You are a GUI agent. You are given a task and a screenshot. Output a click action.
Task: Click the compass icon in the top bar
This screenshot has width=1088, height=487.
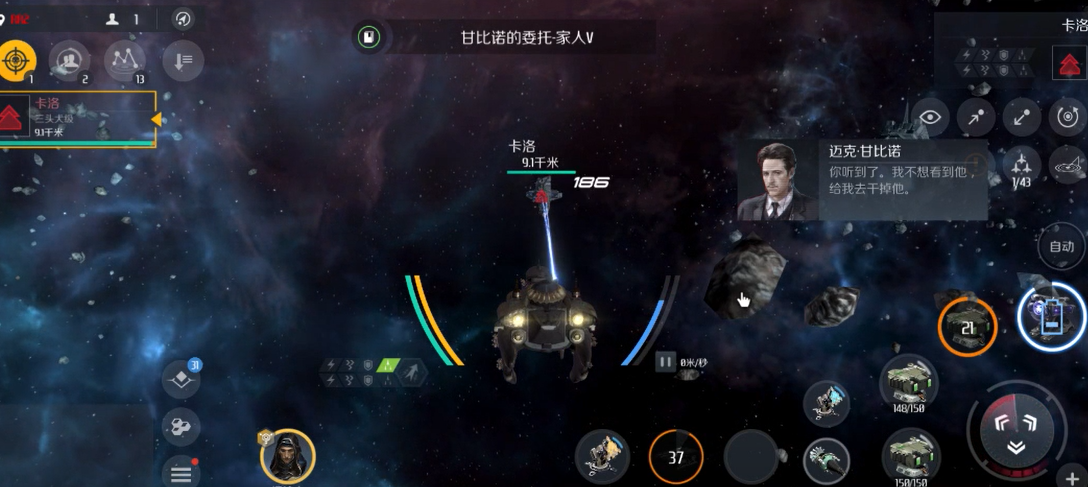(x=183, y=19)
